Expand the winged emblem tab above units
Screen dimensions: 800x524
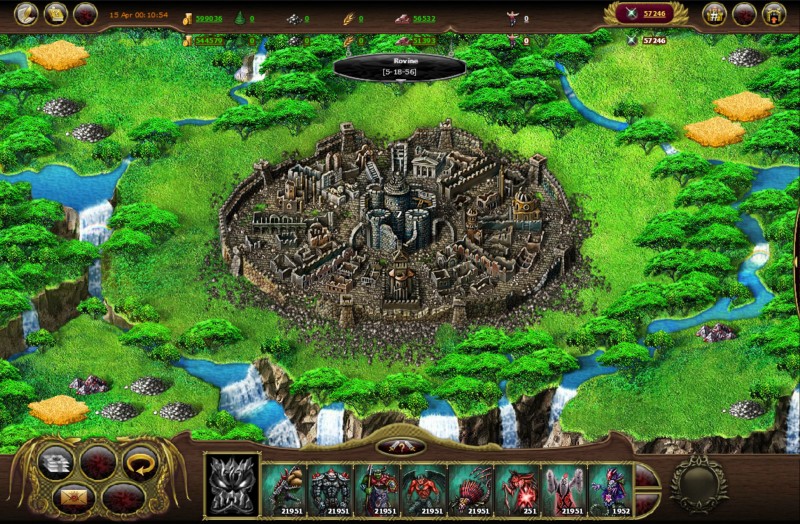pos(398,446)
